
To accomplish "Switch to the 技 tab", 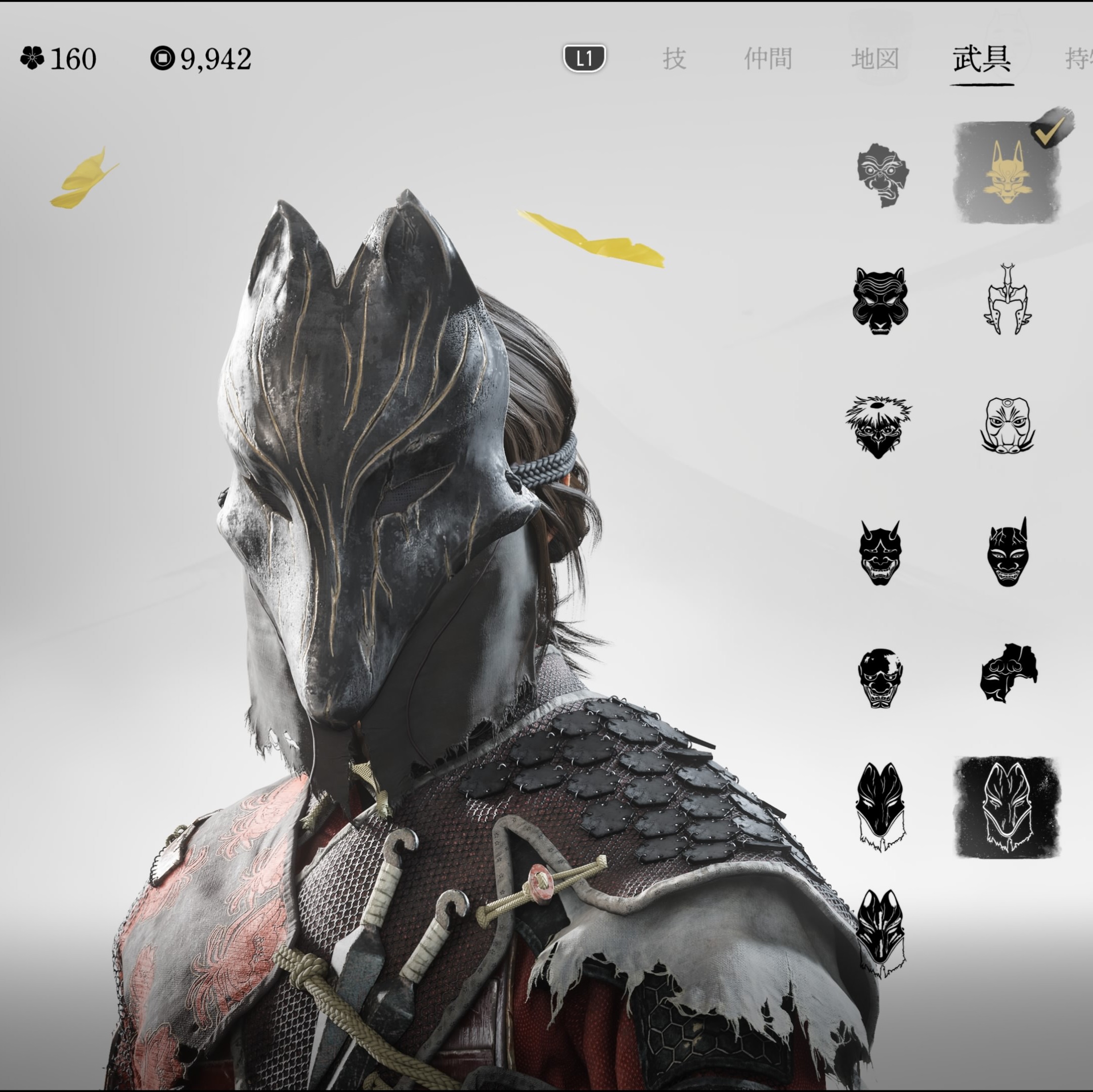I will pyautogui.click(x=674, y=58).
